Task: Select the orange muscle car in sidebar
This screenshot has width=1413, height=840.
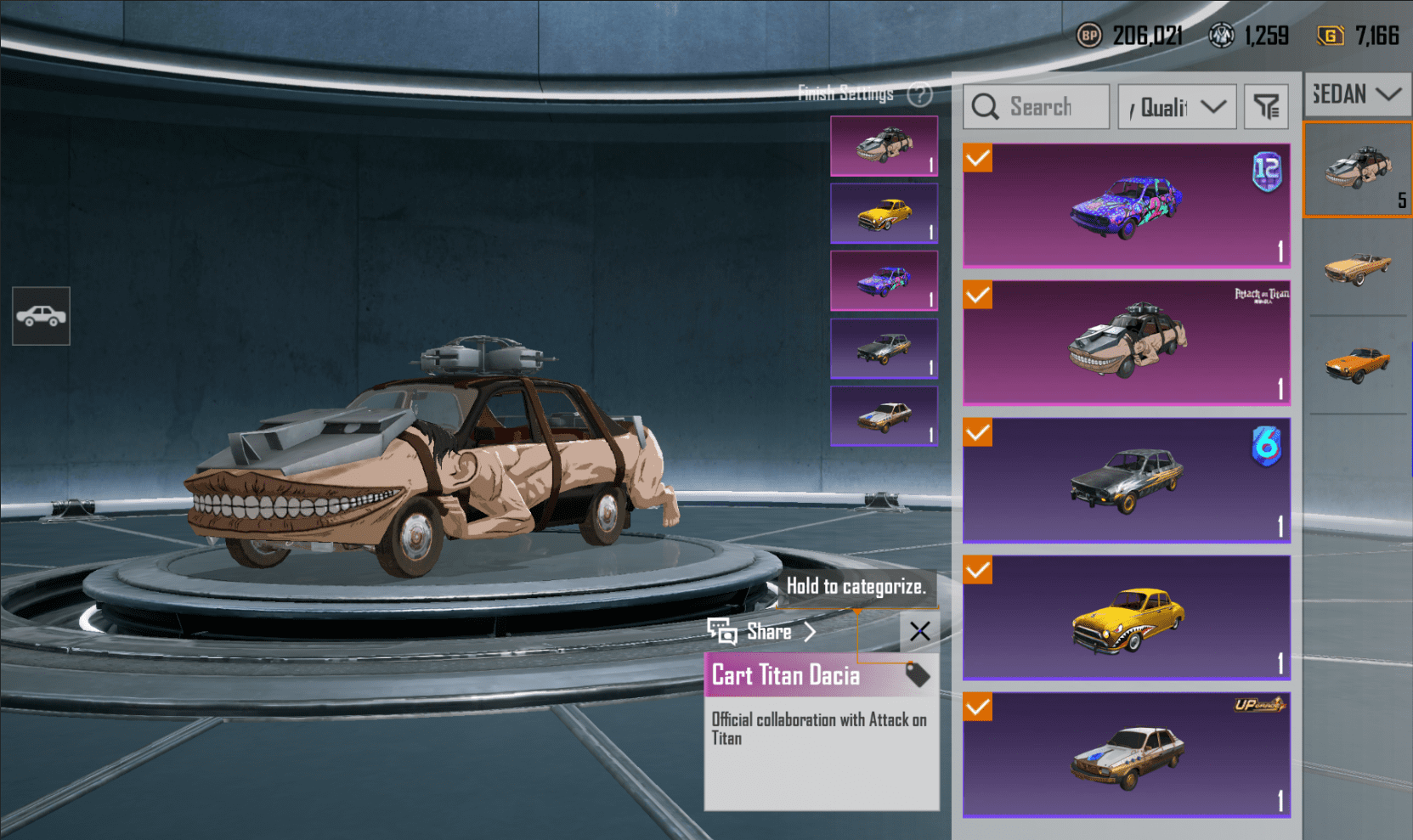Action: pos(1357,365)
